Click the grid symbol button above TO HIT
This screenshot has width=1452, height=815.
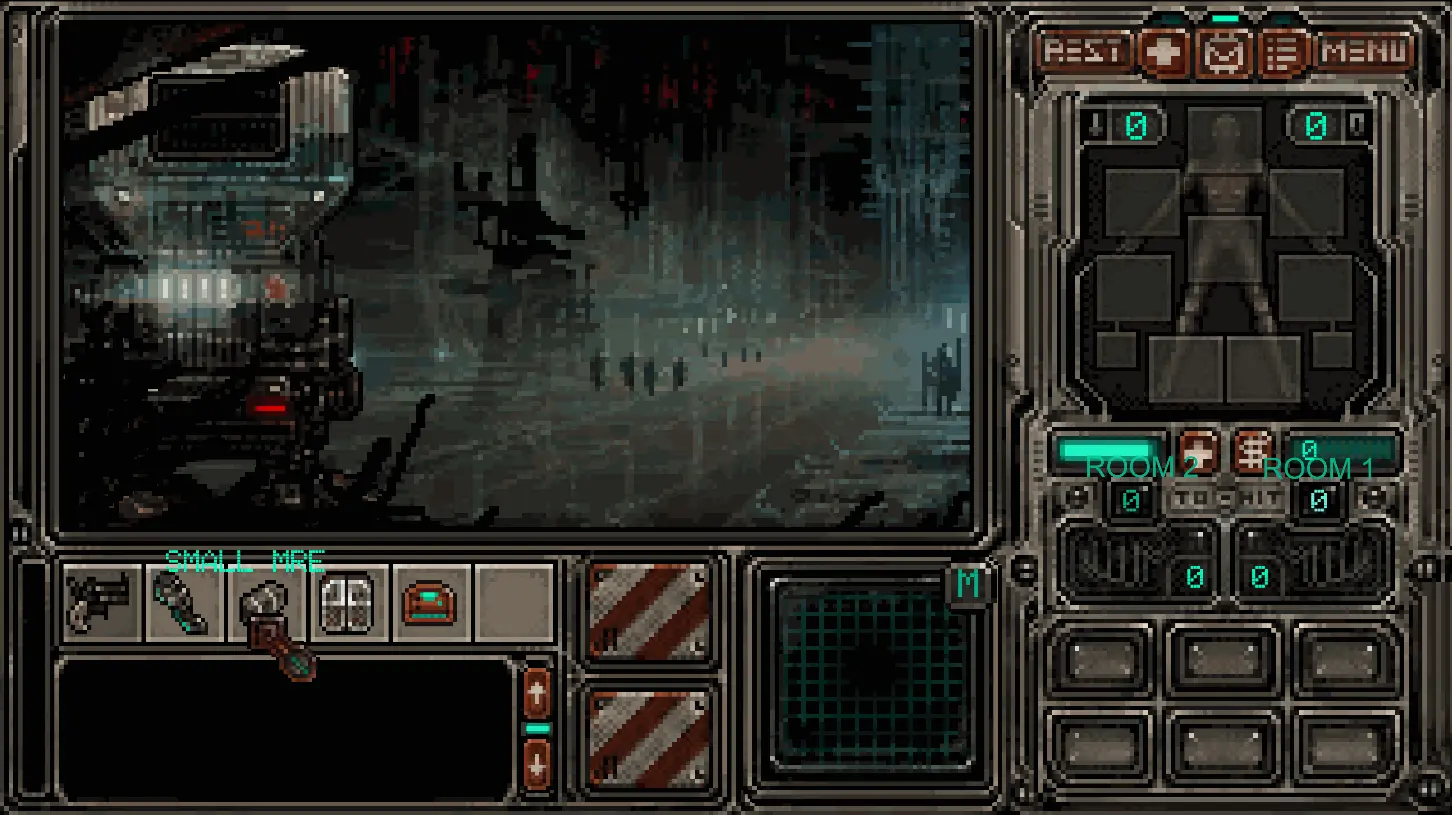coord(1252,451)
